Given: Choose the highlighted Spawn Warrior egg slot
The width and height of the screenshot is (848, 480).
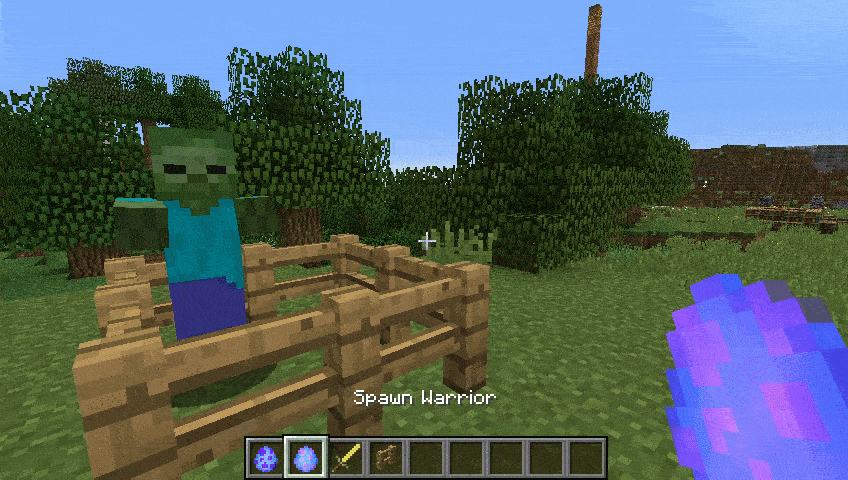Looking at the screenshot, I should coord(305,458).
